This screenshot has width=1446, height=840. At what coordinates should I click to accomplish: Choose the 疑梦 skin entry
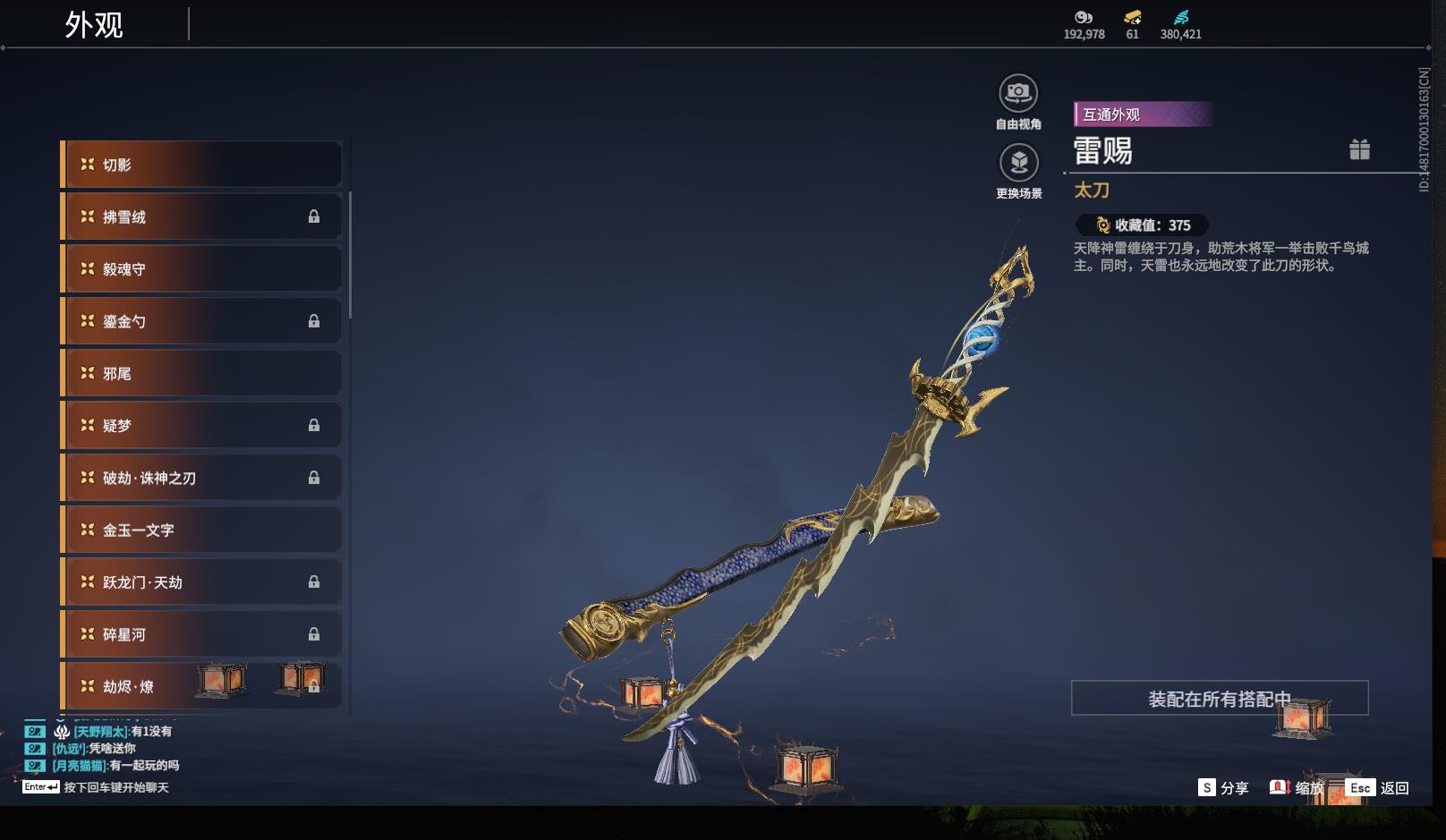[201, 426]
